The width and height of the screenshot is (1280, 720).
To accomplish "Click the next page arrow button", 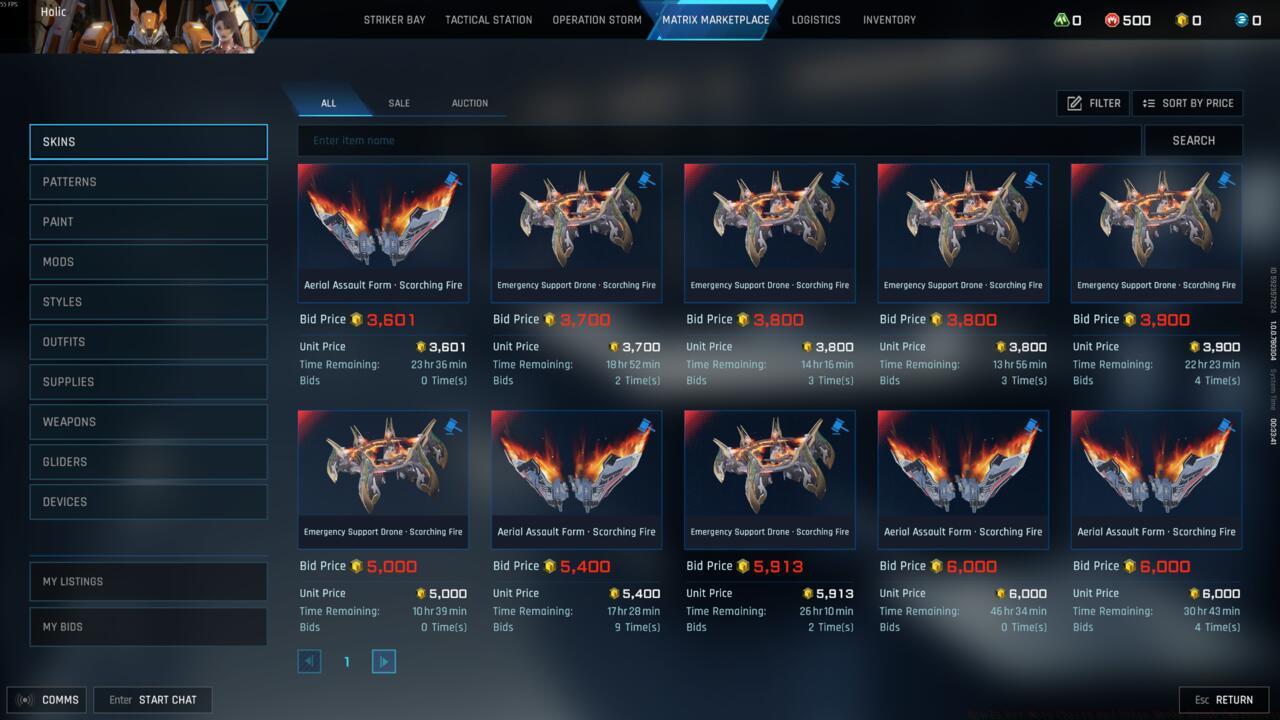I will (384, 661).
